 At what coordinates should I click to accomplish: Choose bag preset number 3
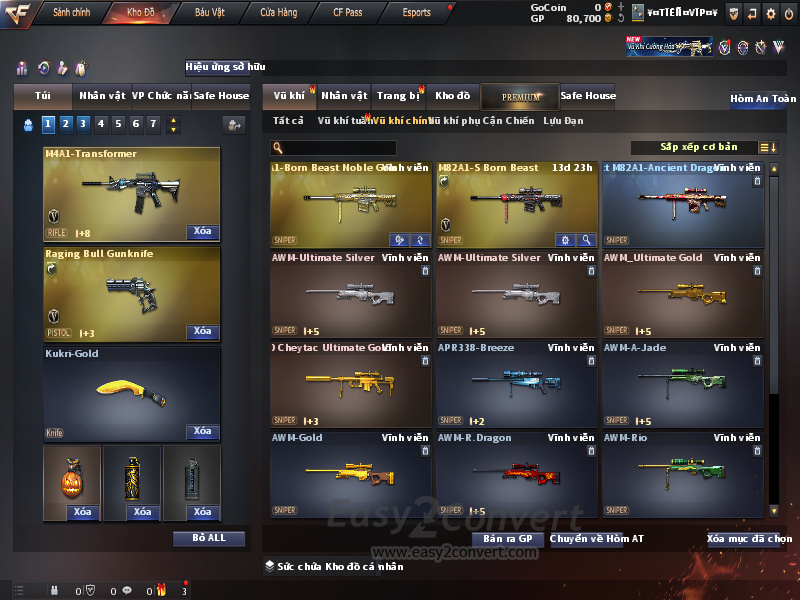click(83, 124)
